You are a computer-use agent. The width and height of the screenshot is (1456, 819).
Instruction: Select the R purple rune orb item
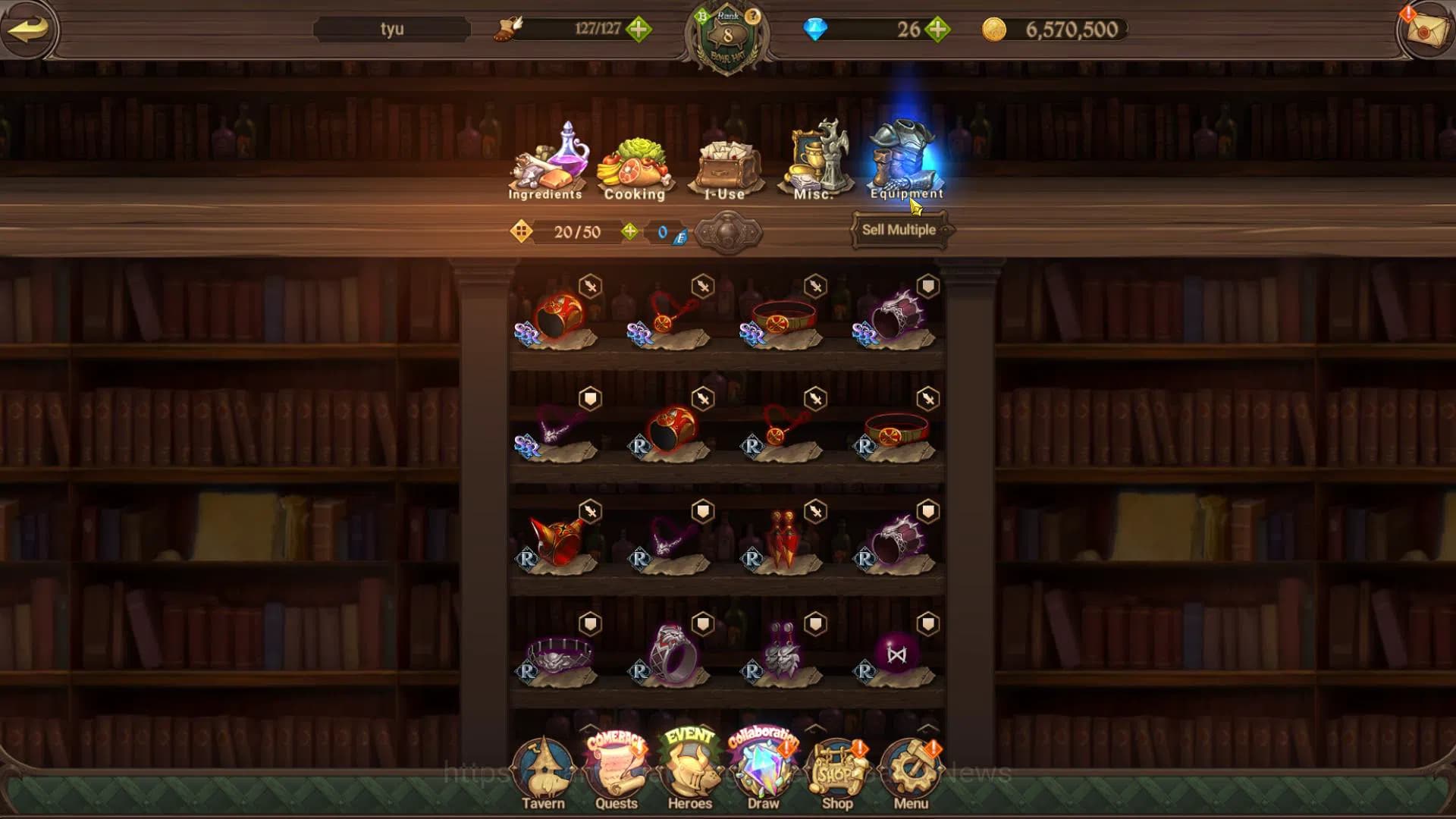point(896,655)
